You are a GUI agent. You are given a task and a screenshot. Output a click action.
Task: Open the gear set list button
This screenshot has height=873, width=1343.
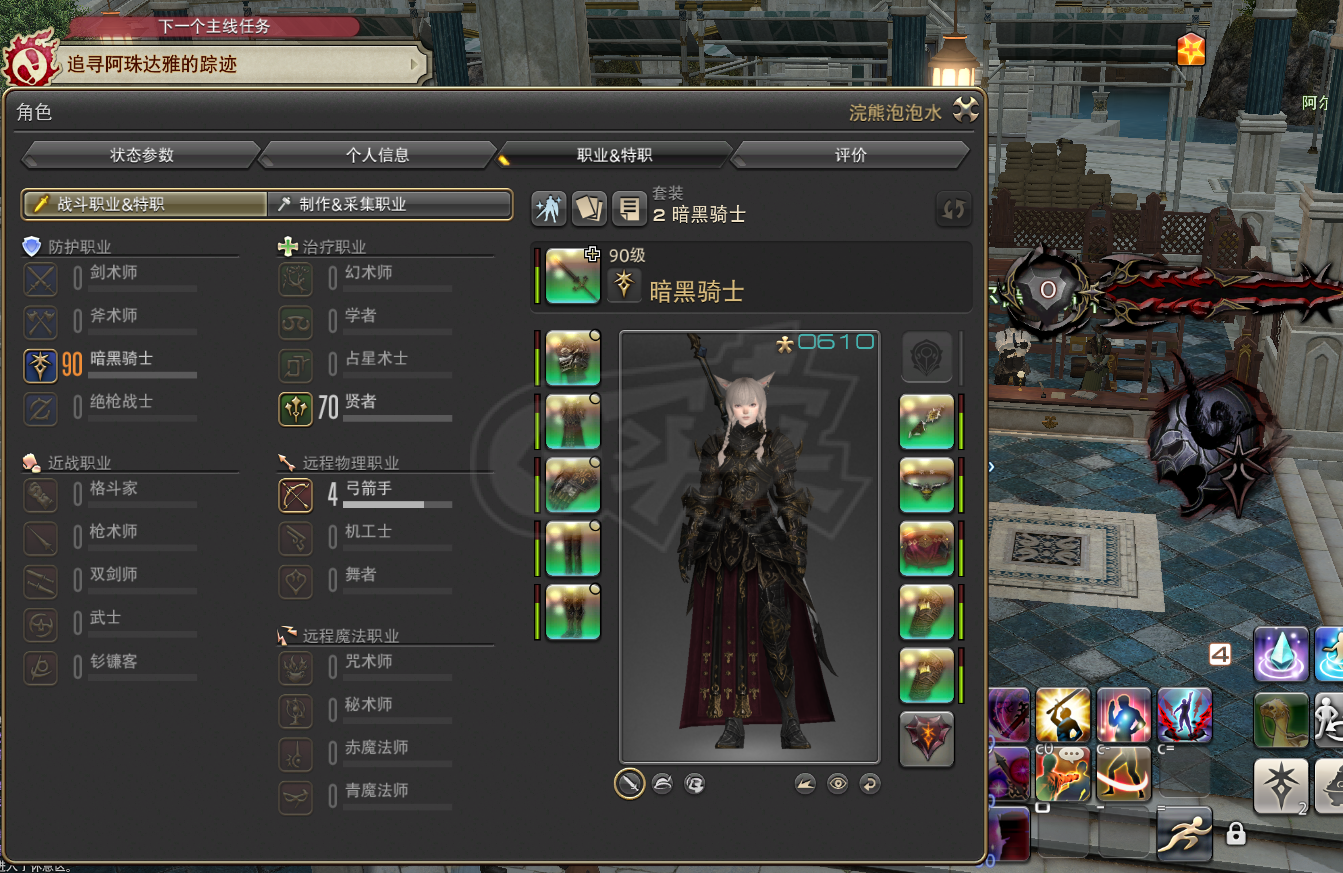pos(629,208)
